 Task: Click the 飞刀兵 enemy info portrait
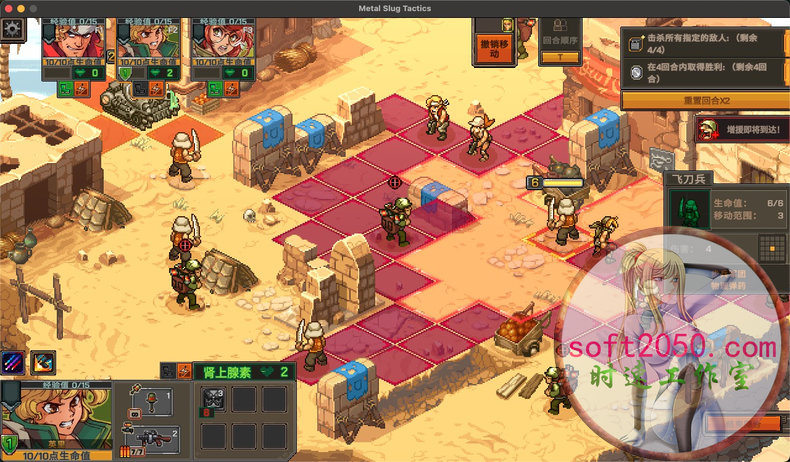[688, 210]
